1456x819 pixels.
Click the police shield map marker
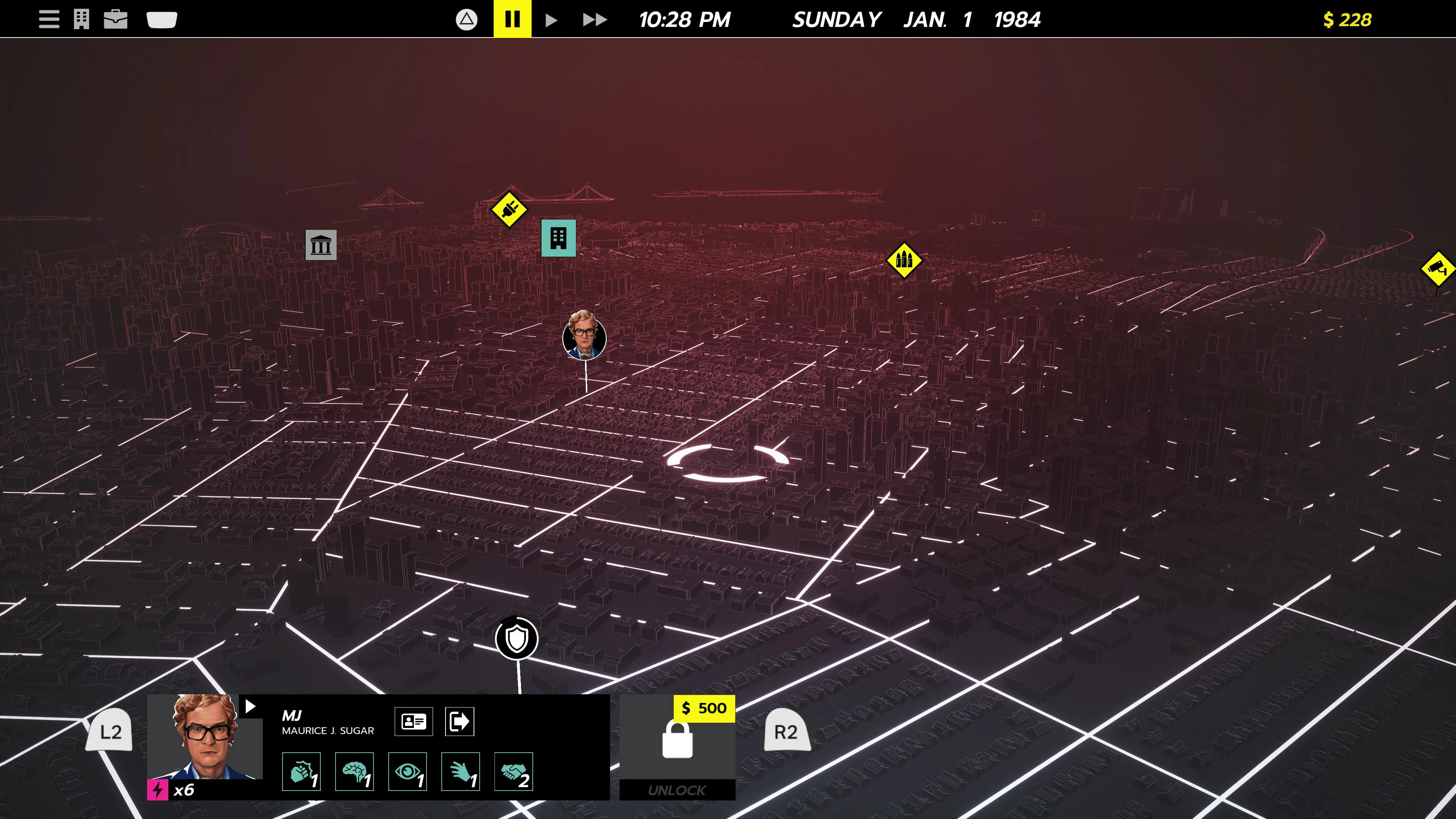(x=516, y=639)
